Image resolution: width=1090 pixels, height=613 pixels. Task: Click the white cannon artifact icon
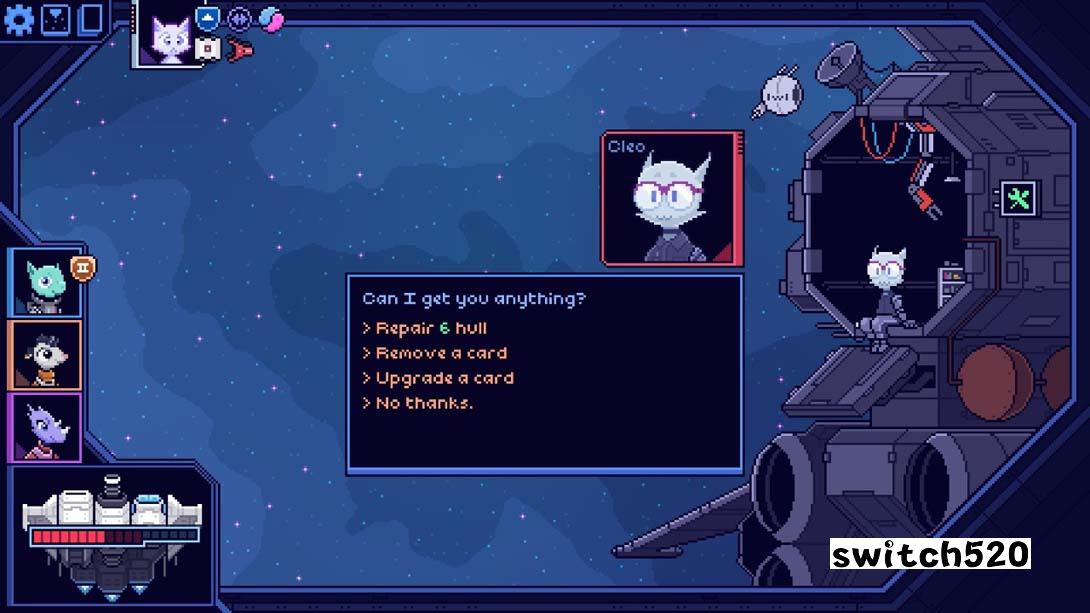(207, 48)
